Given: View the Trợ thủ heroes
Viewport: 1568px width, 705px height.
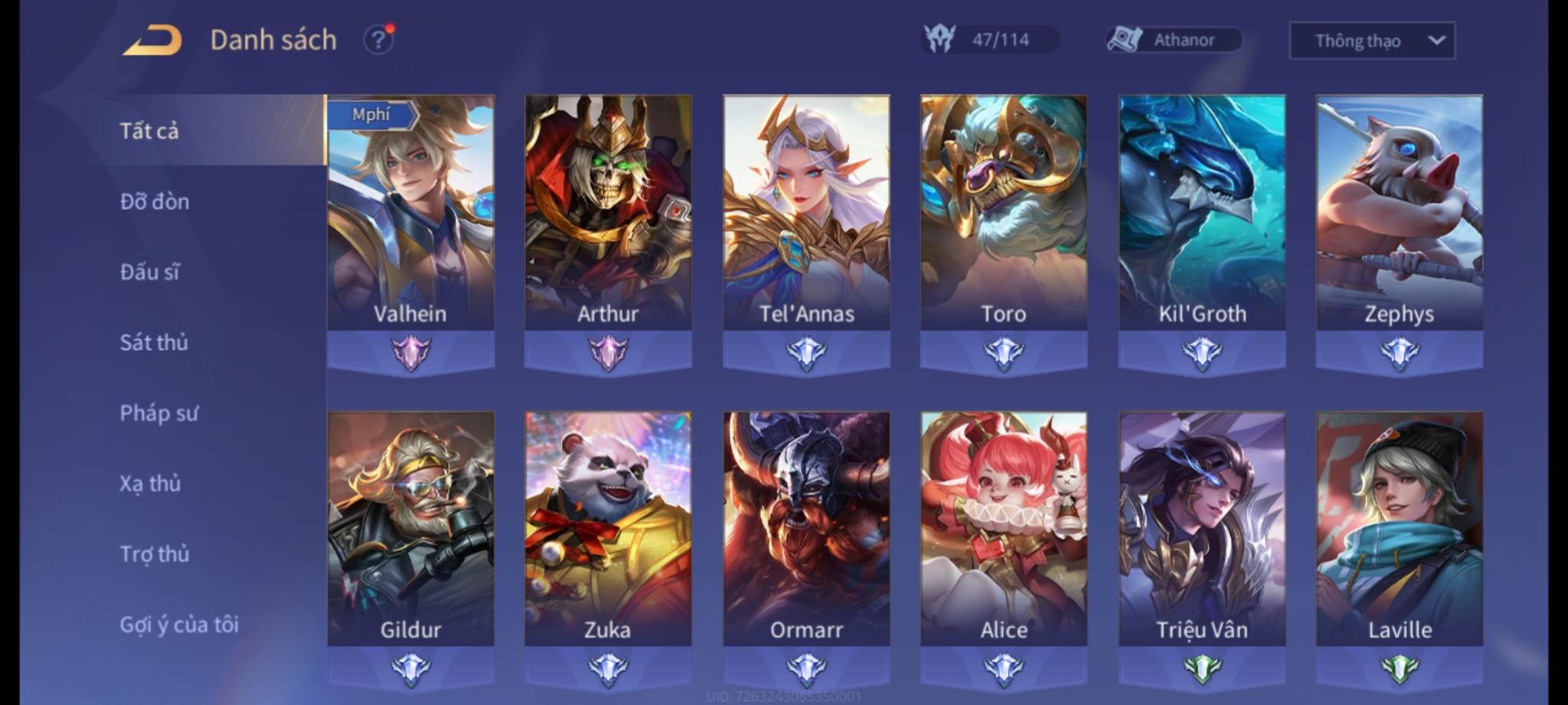Looking at the screenshot, I should [x=155, y=554].
